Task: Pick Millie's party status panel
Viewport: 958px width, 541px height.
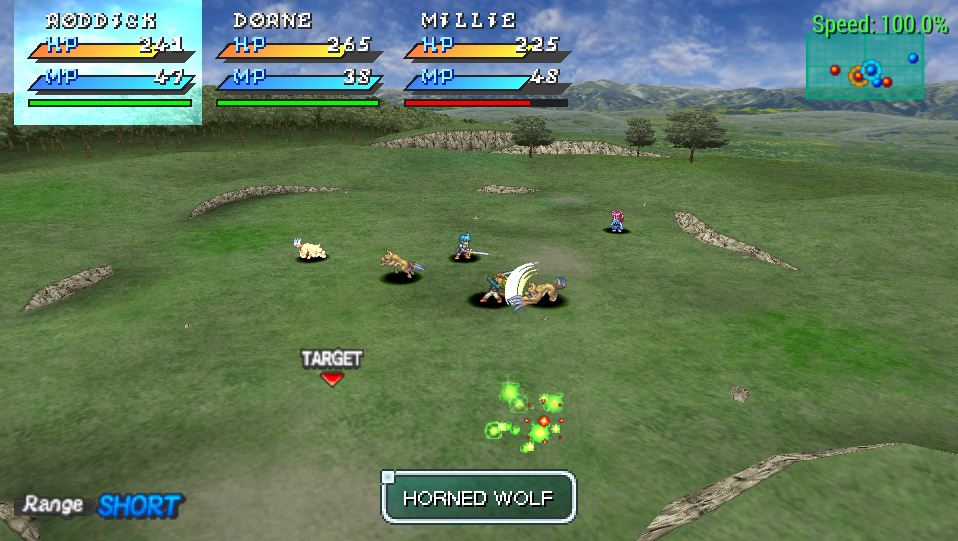Action: 487,62
